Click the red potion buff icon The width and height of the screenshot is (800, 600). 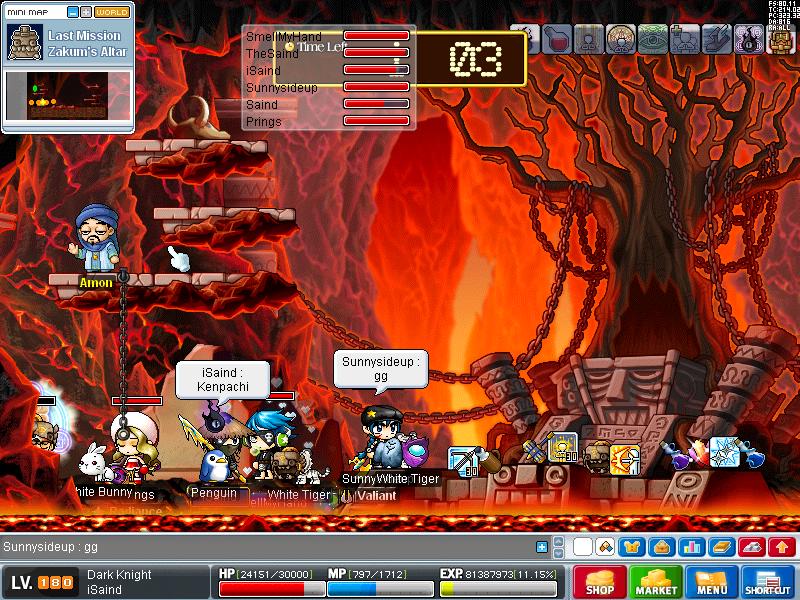click(x=558, y=39)
